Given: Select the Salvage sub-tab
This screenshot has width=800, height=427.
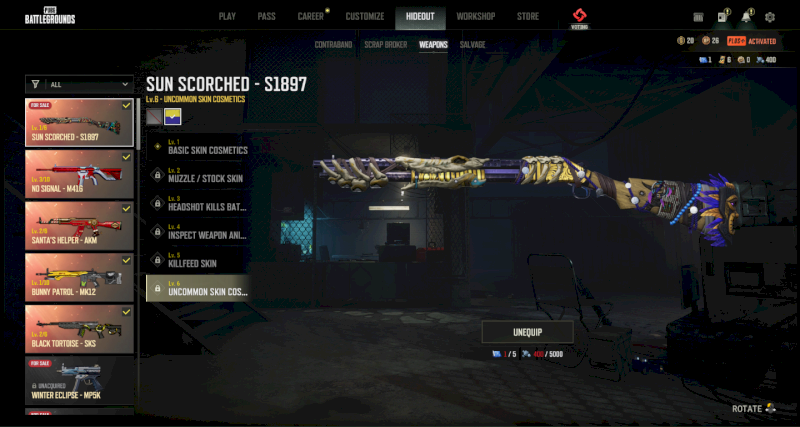Looking at the screenshot, I should (x=472, y=45).
